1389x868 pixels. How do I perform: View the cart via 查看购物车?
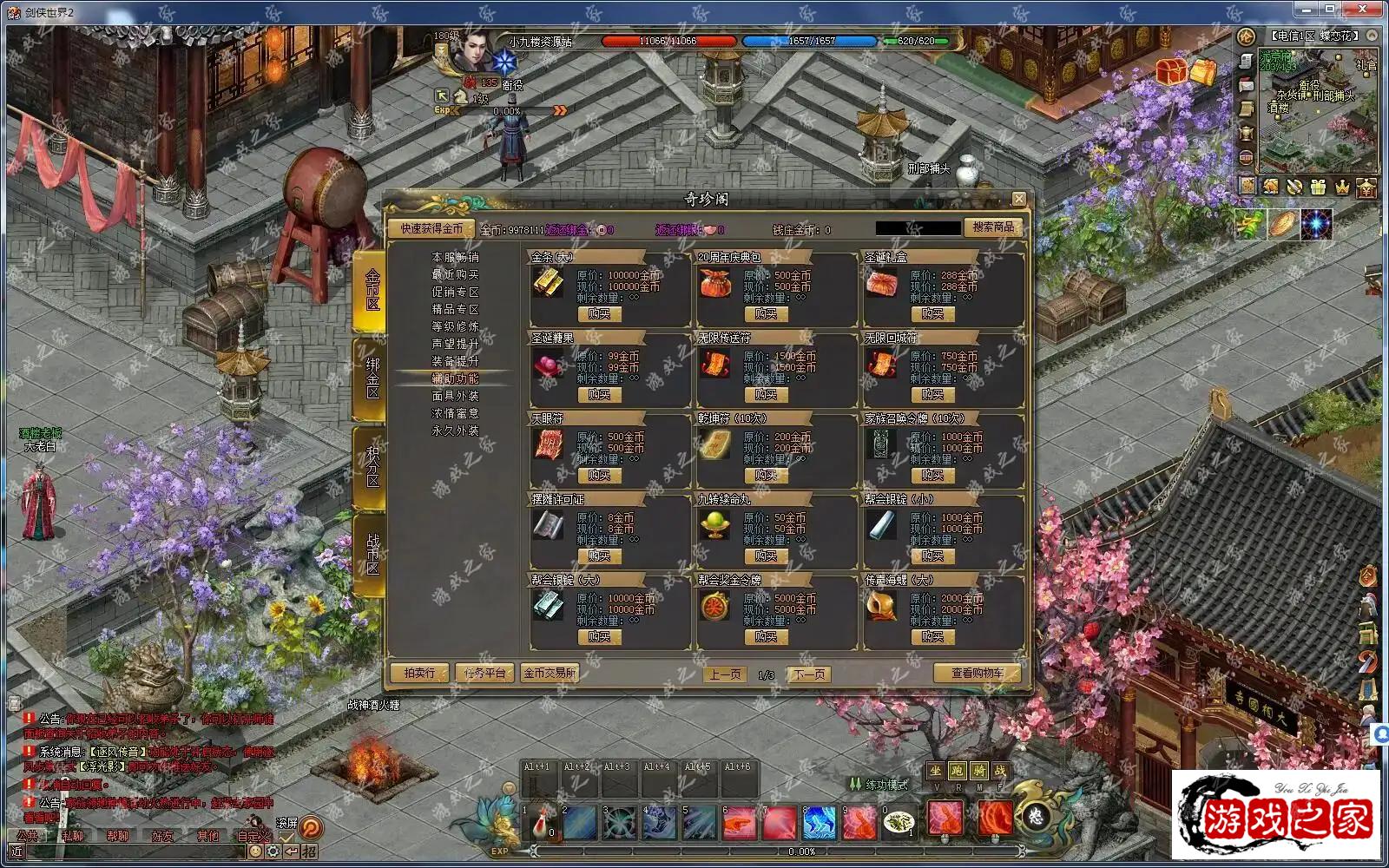pyautogui.click(x=977, y=674)
